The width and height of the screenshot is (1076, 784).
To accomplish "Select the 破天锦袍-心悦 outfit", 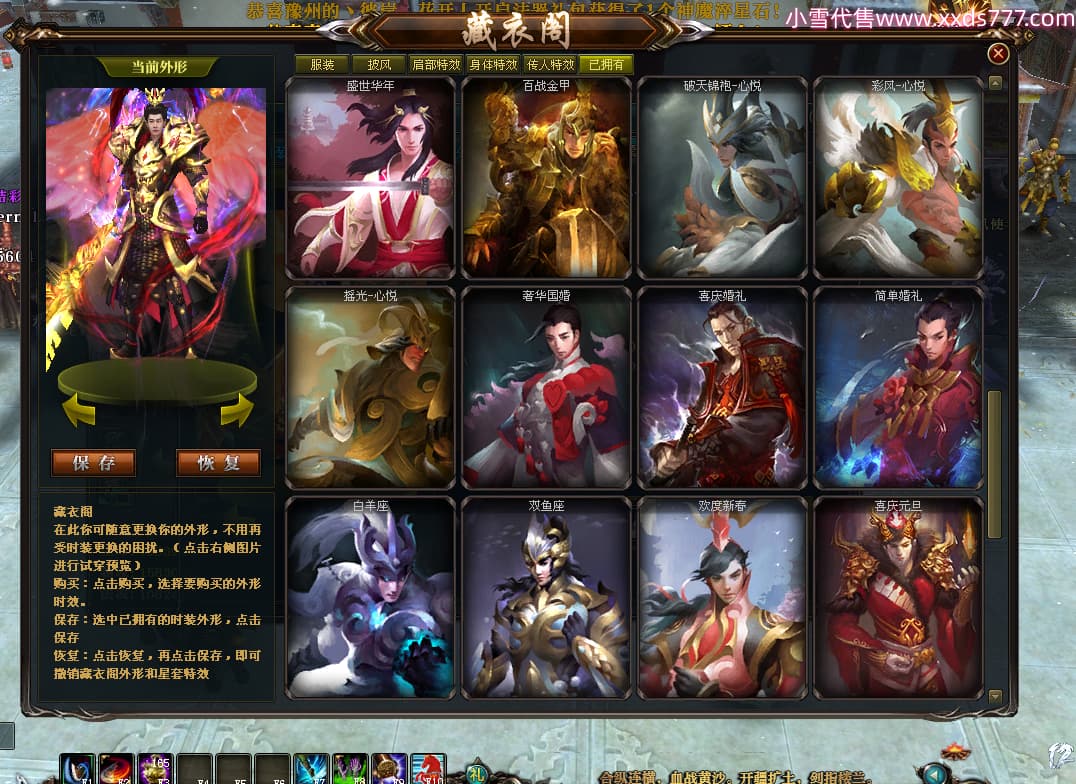I will [x=722, y=180].
